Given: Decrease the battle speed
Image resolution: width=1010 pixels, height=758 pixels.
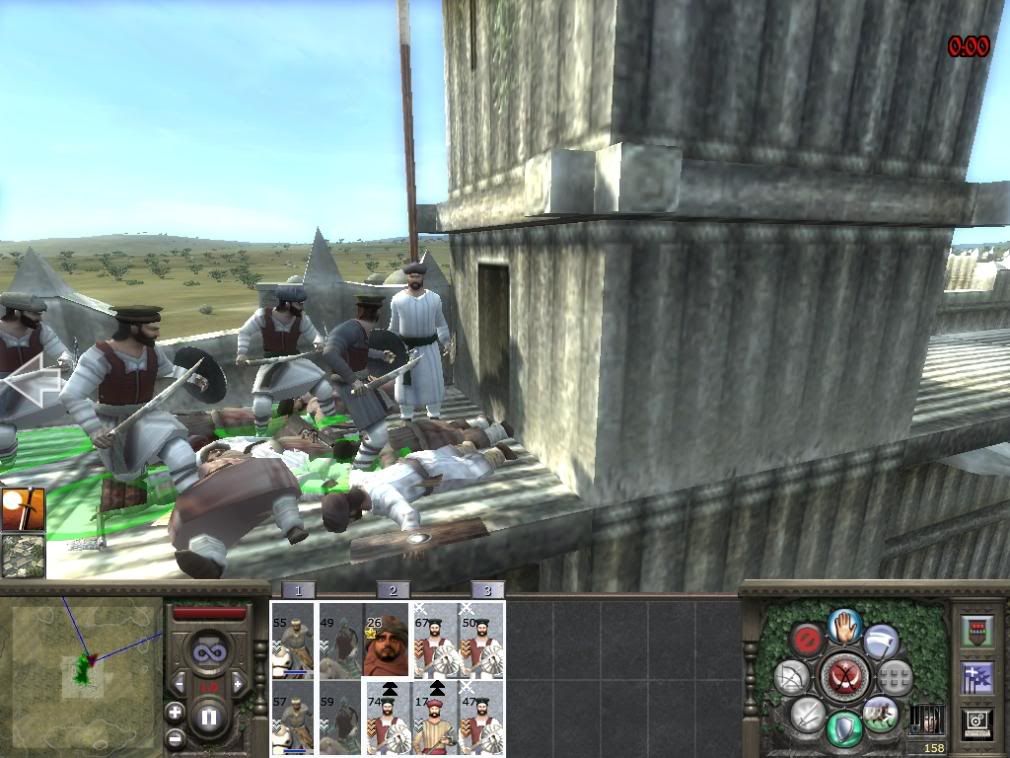Looking at the screenshot, I should pyautogui.click(x=181, y=684).
